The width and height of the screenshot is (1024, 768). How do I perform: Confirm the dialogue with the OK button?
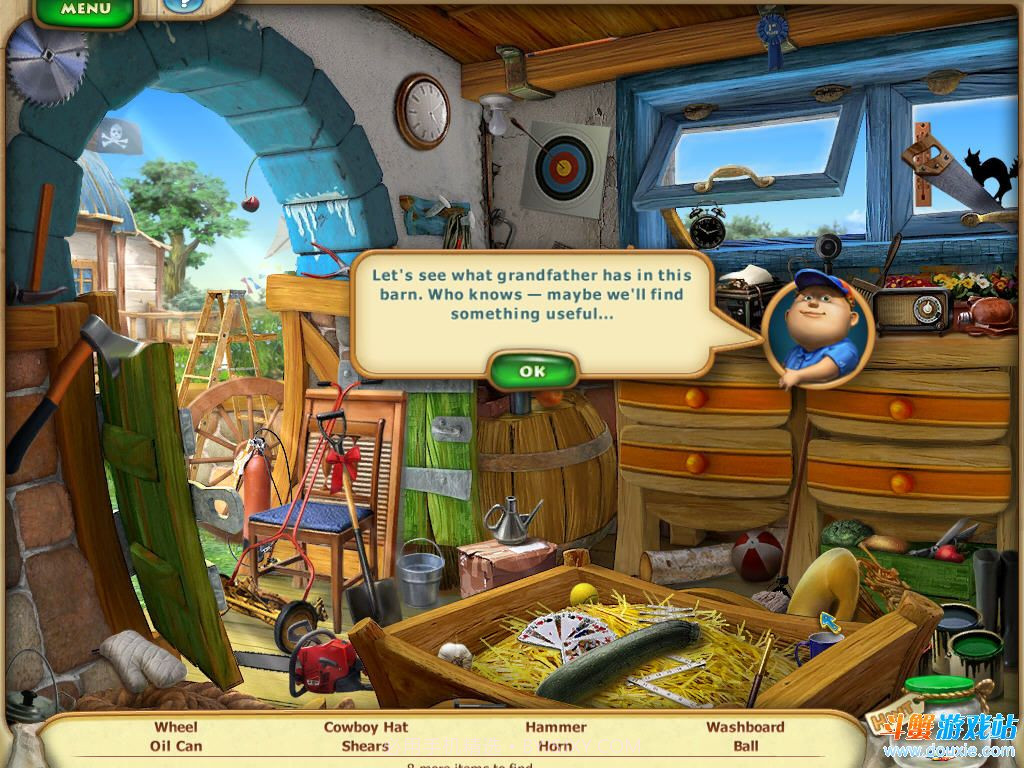click(x=533, y=371)
